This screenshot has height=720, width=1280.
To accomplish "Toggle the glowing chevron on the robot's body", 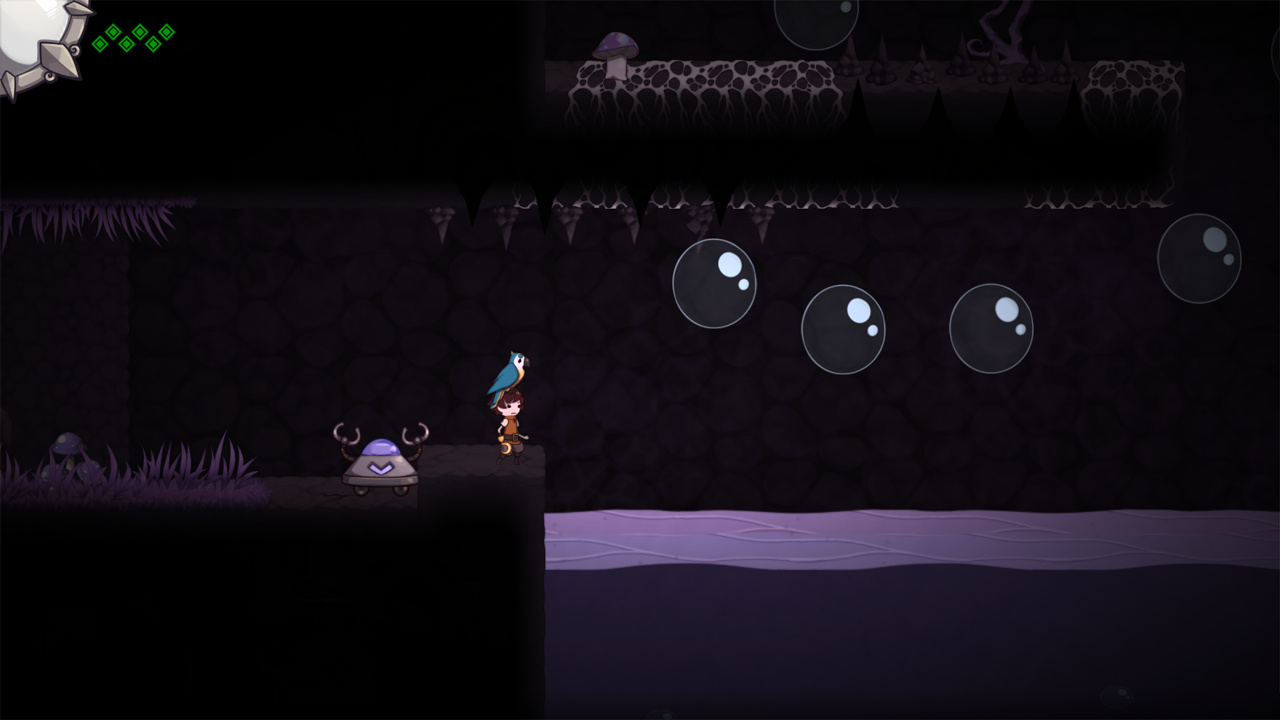I will (x=380, y=468).
